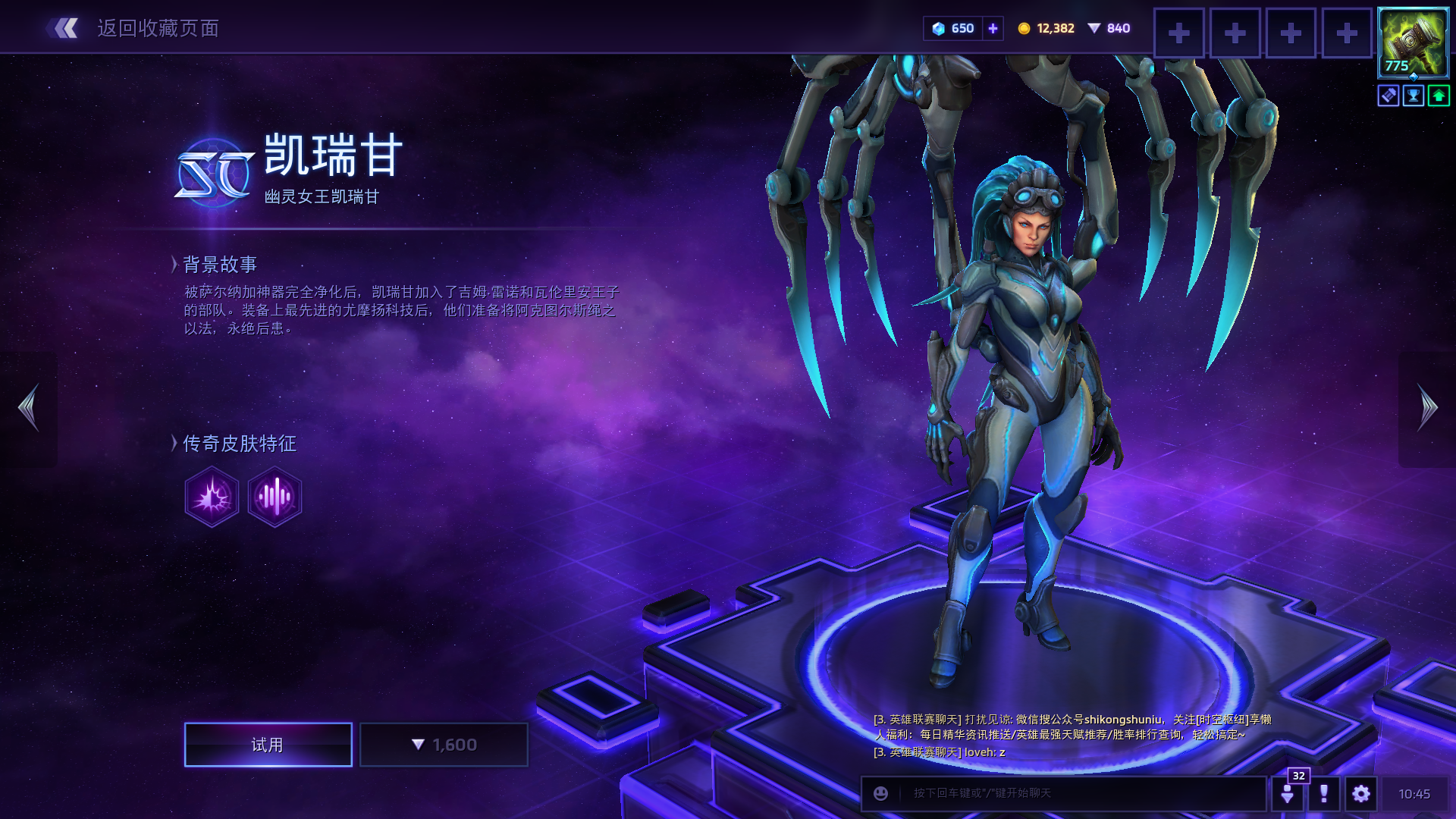Buy the skin for 1,600 shards

(x=444, y=745)
